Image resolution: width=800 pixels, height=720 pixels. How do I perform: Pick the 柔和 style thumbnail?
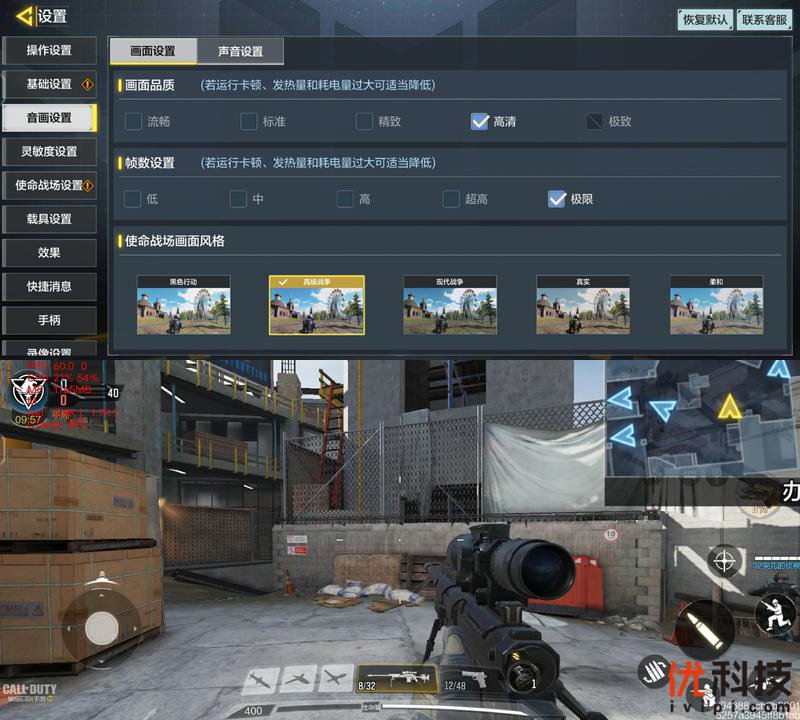coord(716,305)
